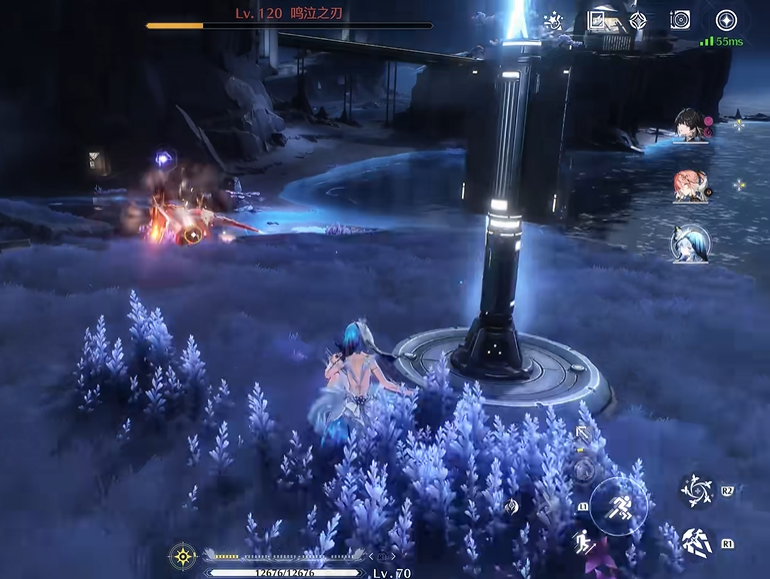Activate the diagonal arrow grapple icon

(583, 435)
